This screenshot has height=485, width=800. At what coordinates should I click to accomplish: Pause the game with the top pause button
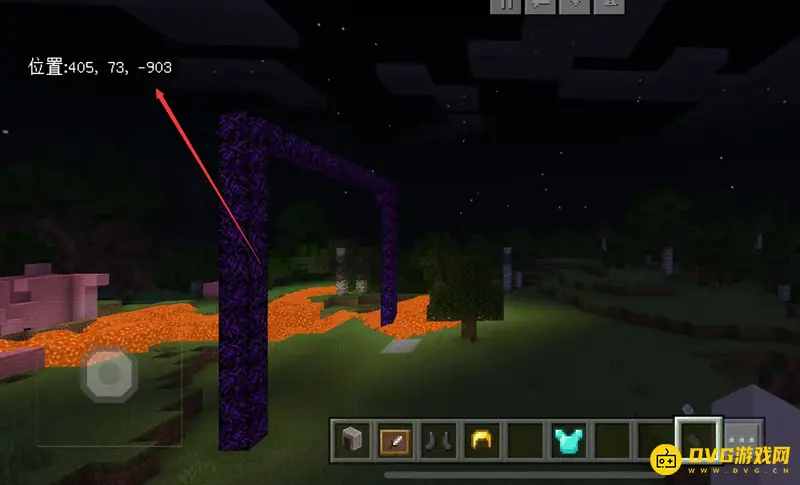(x=505, y=5)
